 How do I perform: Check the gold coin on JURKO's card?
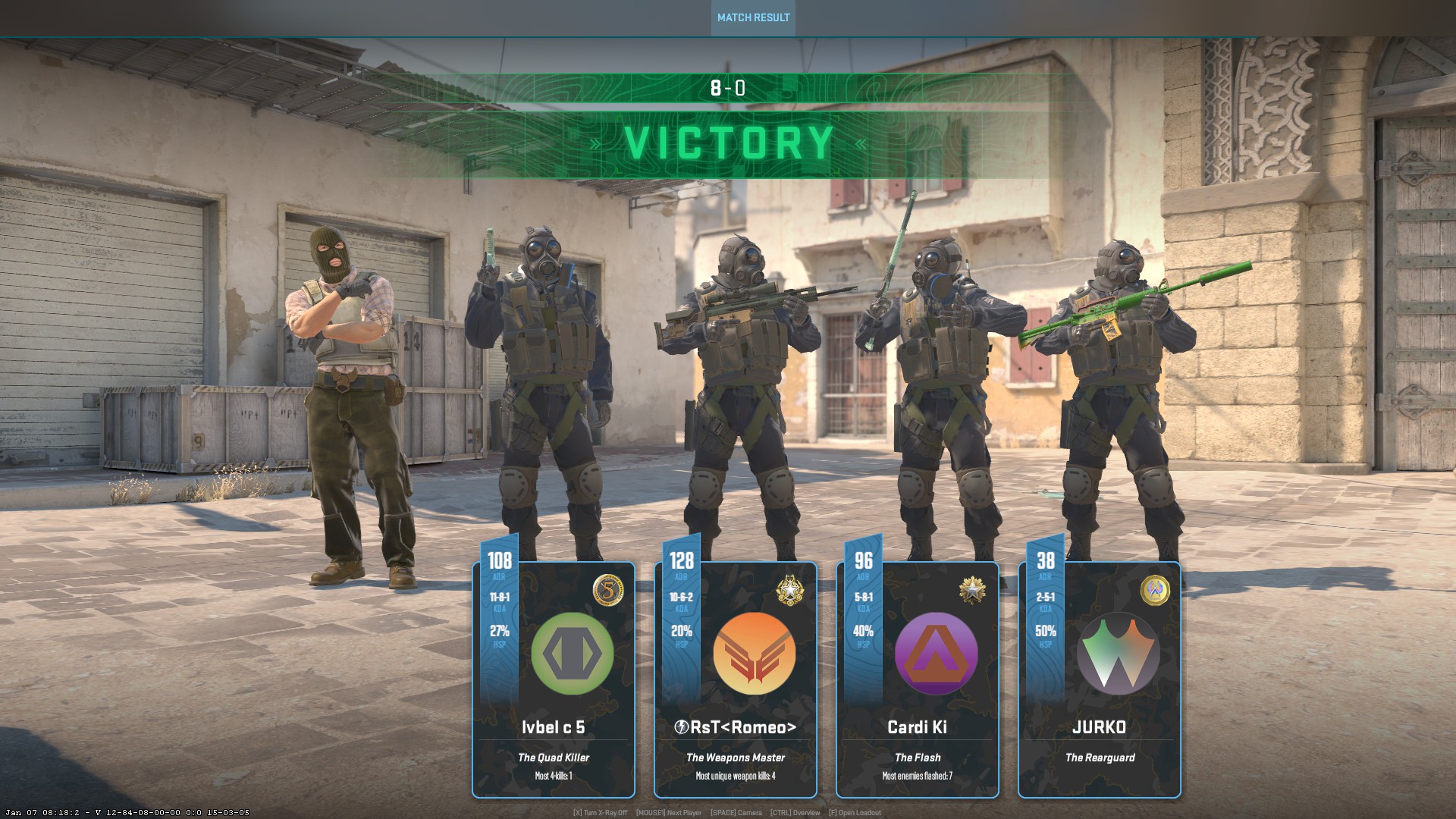1155,590
